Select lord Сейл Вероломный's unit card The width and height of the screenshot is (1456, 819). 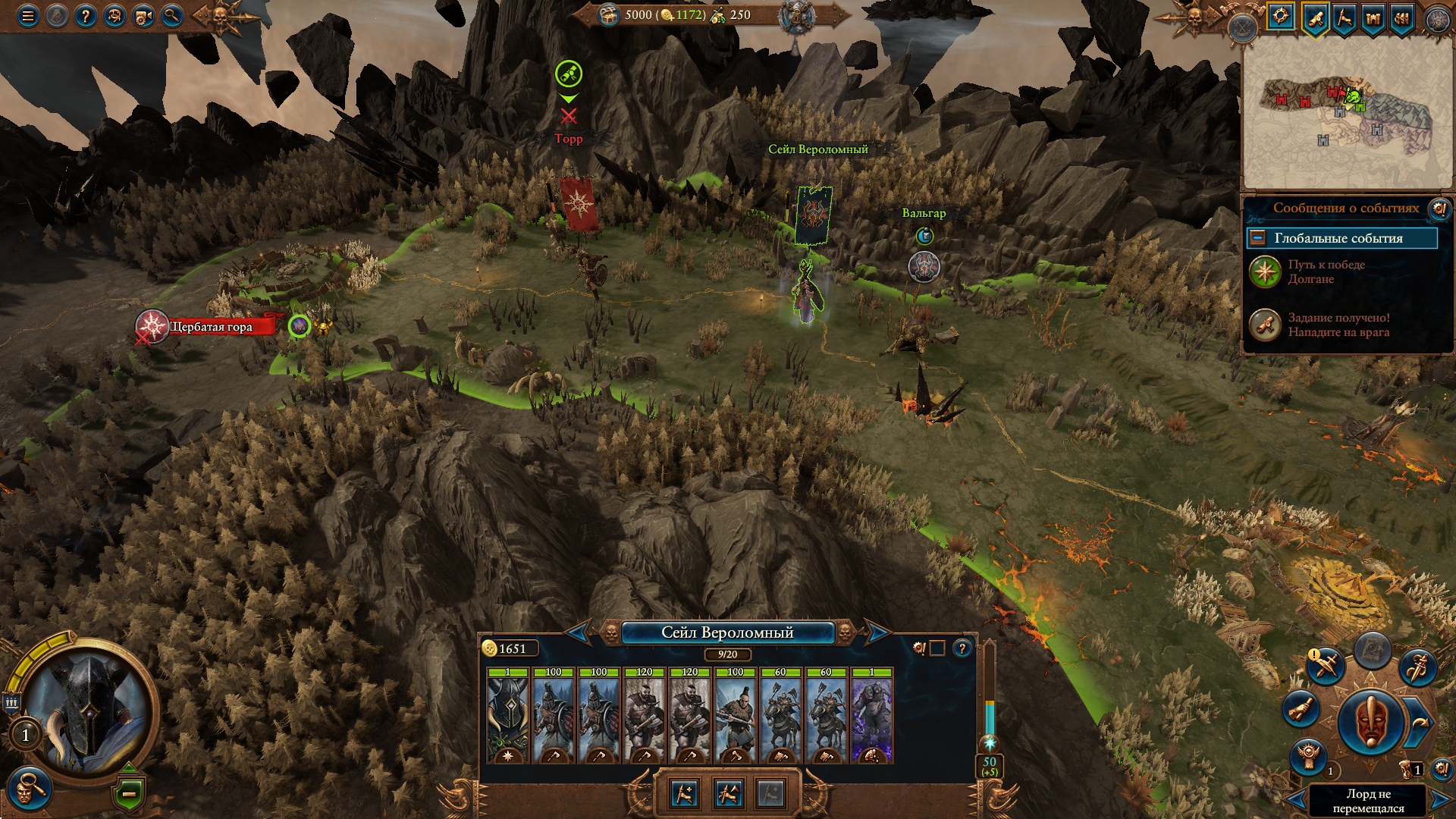(x=508, y=717)
